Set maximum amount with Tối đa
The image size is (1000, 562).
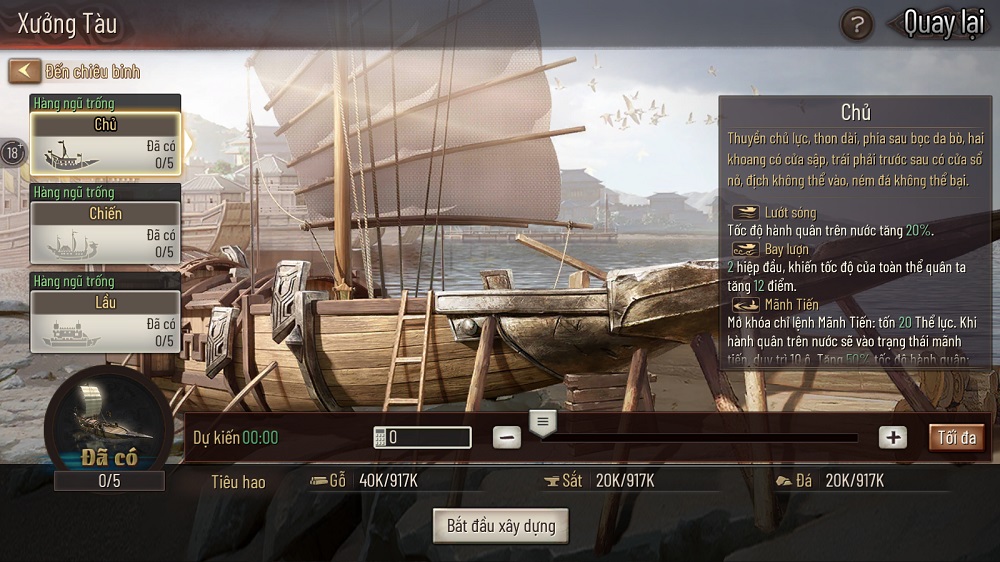coord(956,437)
